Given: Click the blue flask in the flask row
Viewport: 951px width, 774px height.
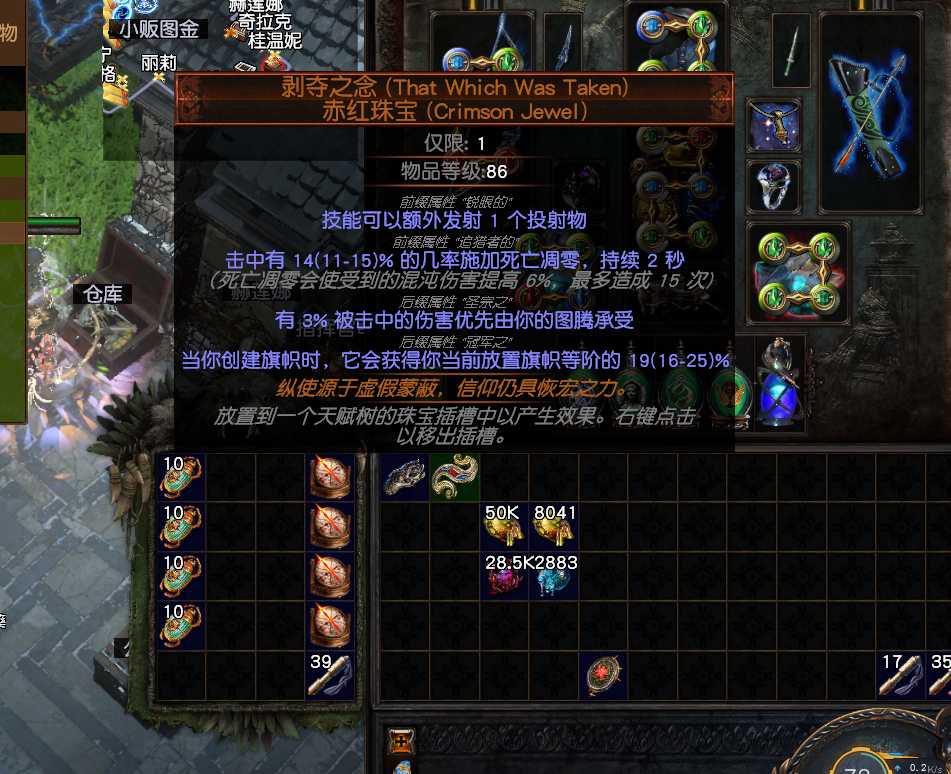Looking at the screenshot, I should click(776, 397).
